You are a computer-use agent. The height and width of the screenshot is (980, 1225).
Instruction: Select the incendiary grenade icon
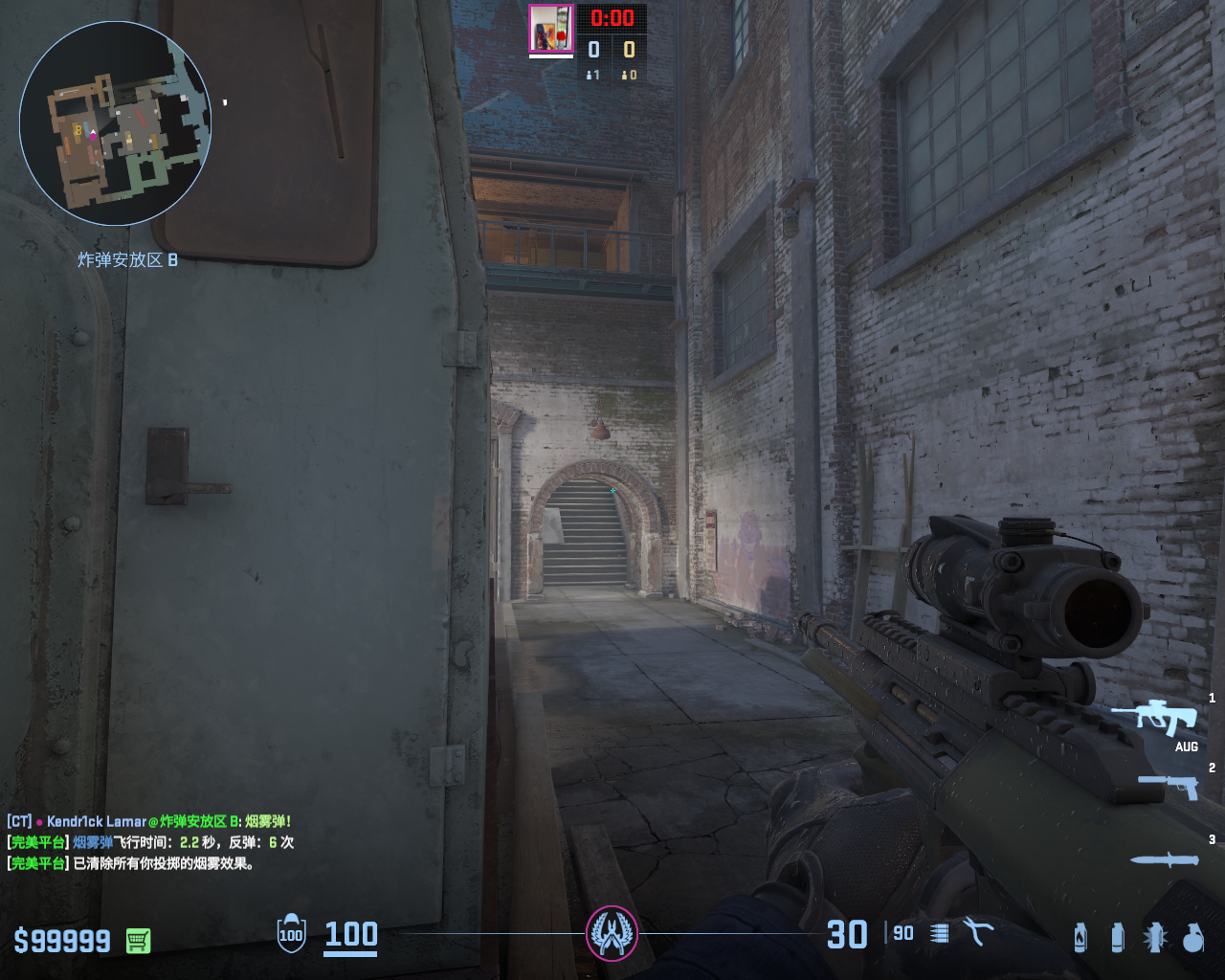pyautogui.click(x=1080, y=937)
